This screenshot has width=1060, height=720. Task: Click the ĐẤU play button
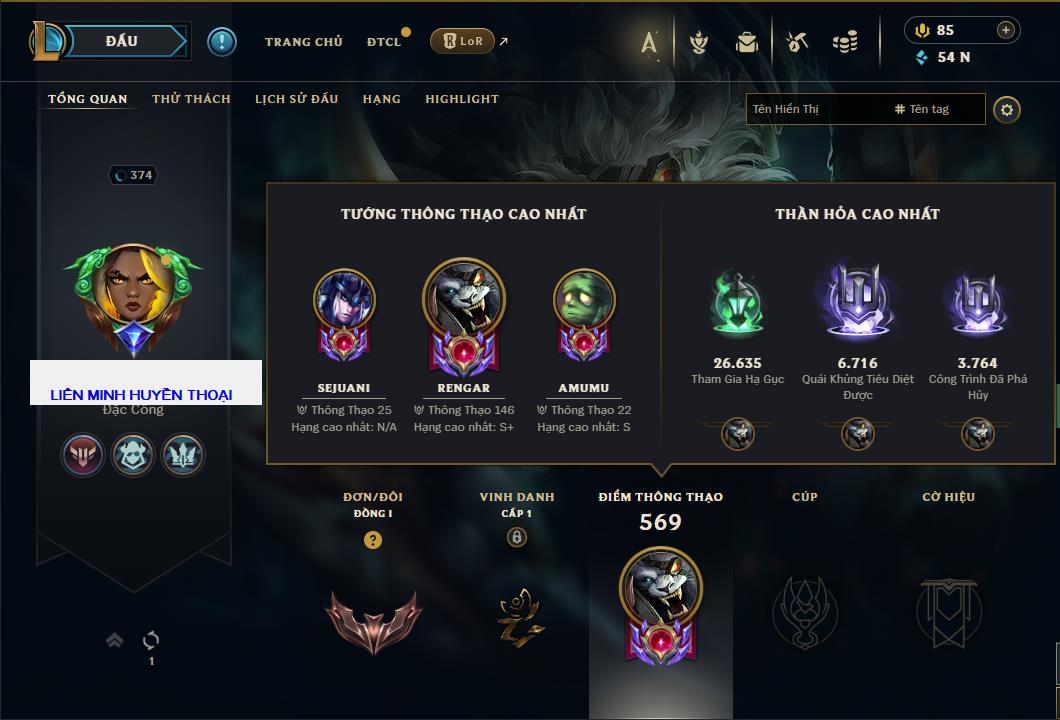[122, 41]
